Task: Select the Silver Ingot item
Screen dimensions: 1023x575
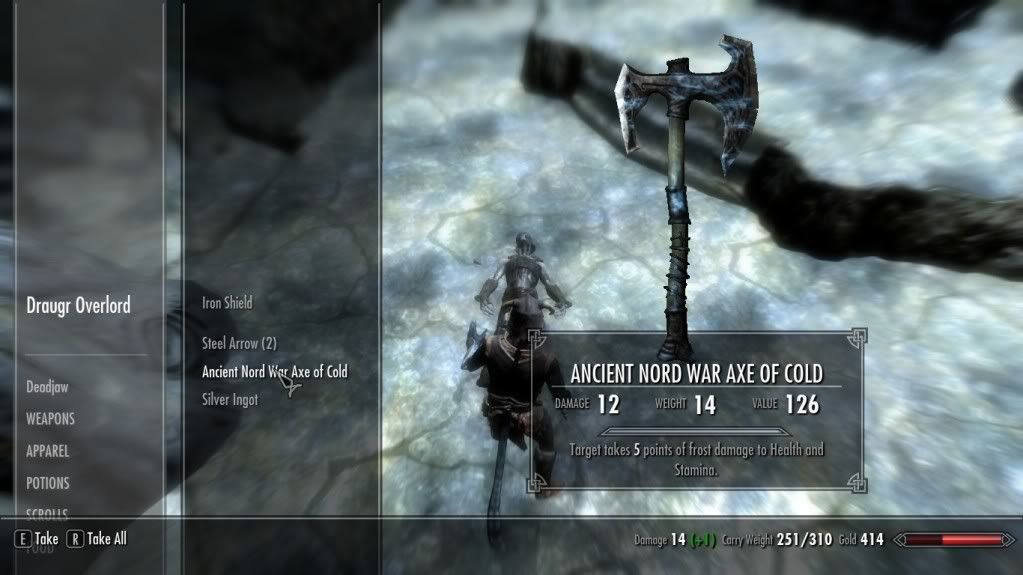Action: (230, 400)
